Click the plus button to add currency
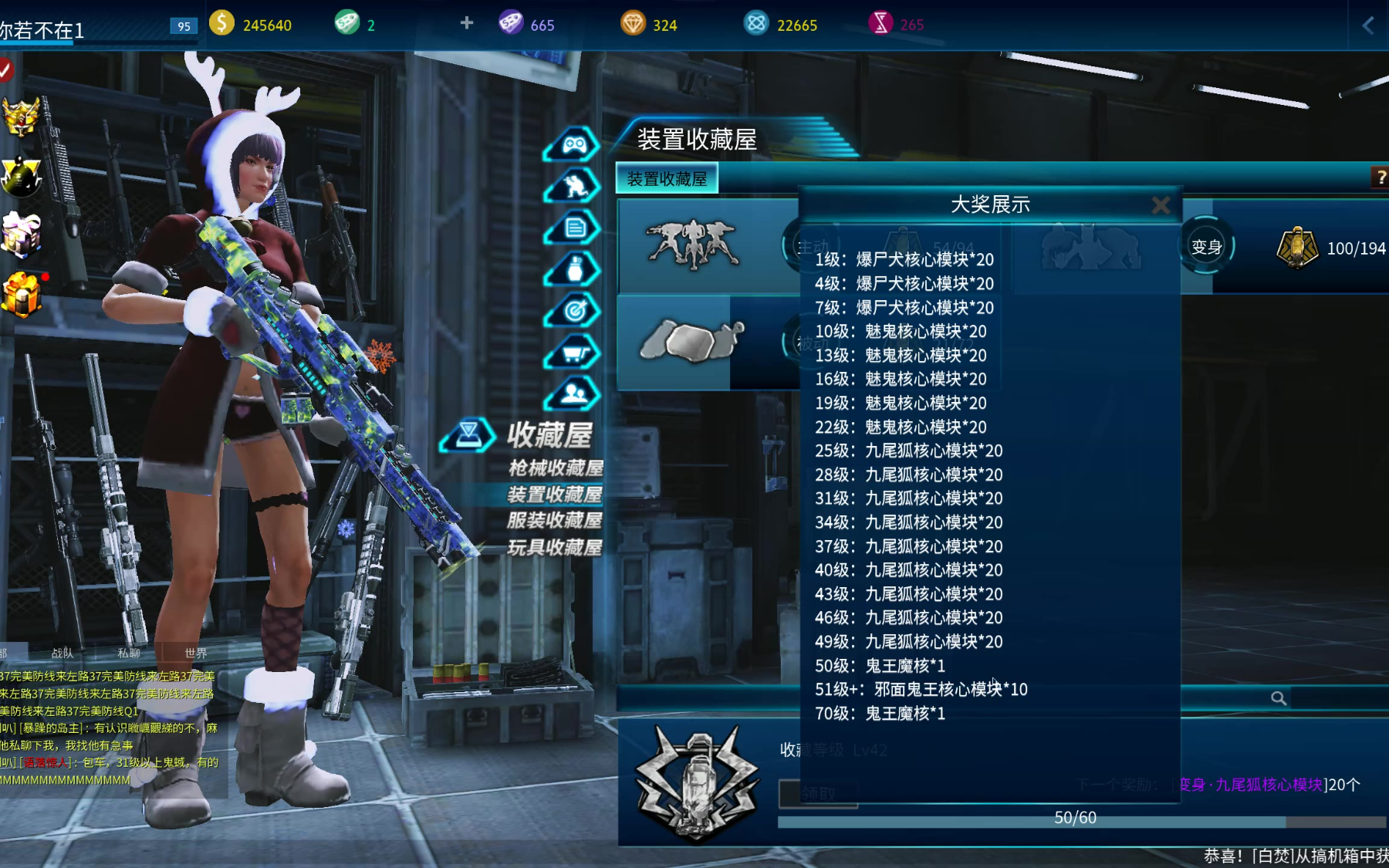 tap(467, 23)
